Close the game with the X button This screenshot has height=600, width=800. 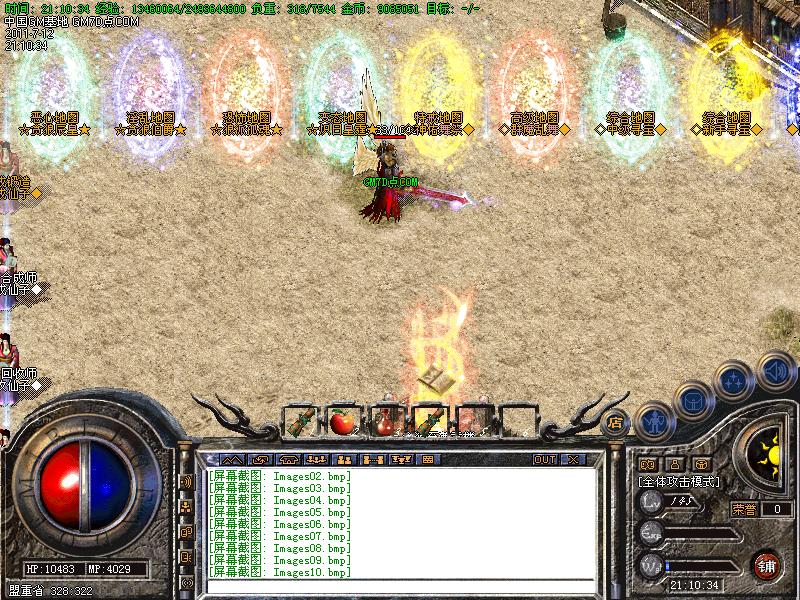(573, 460)
